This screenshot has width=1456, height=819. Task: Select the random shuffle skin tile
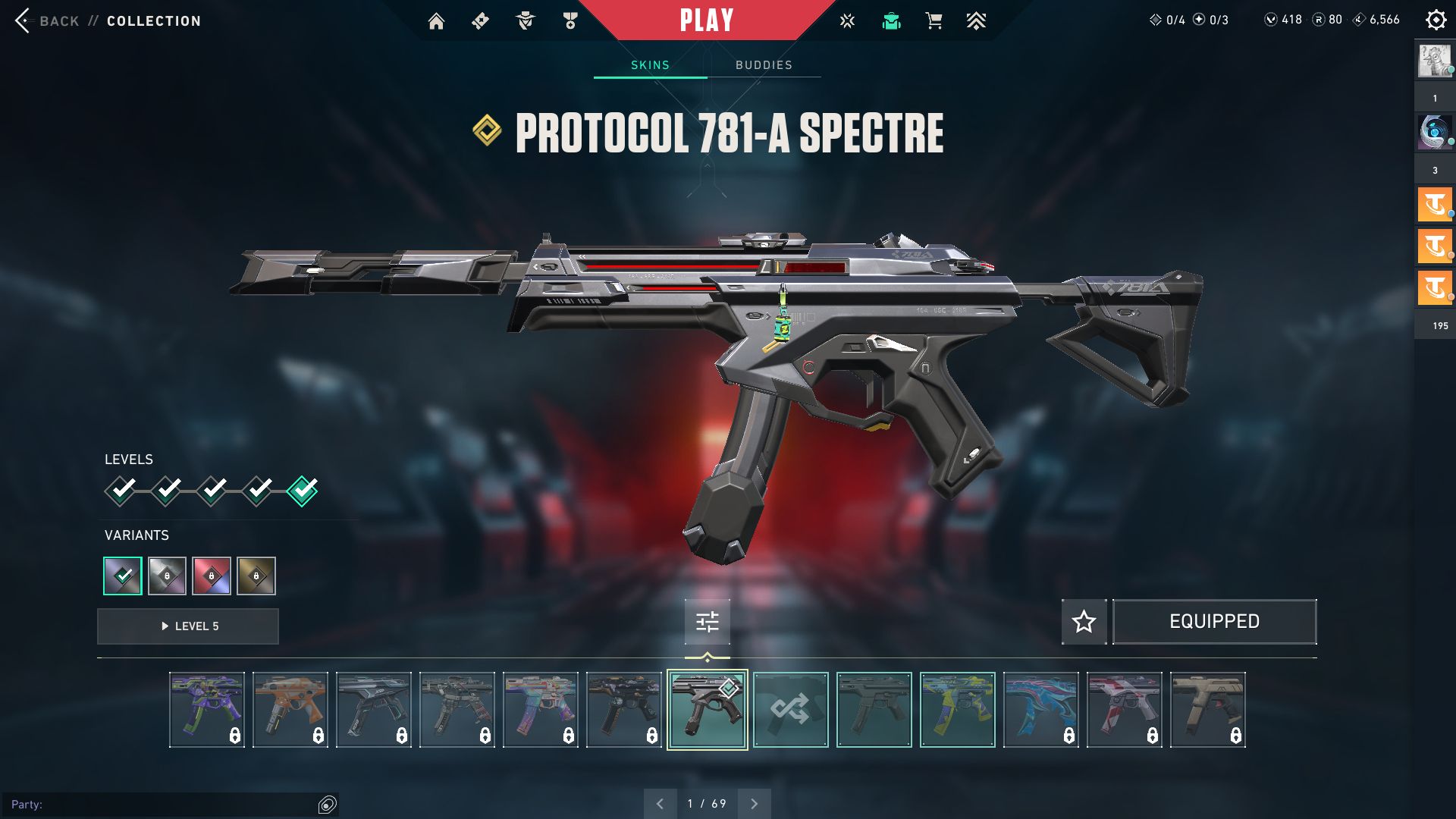[x=790, y=710]
